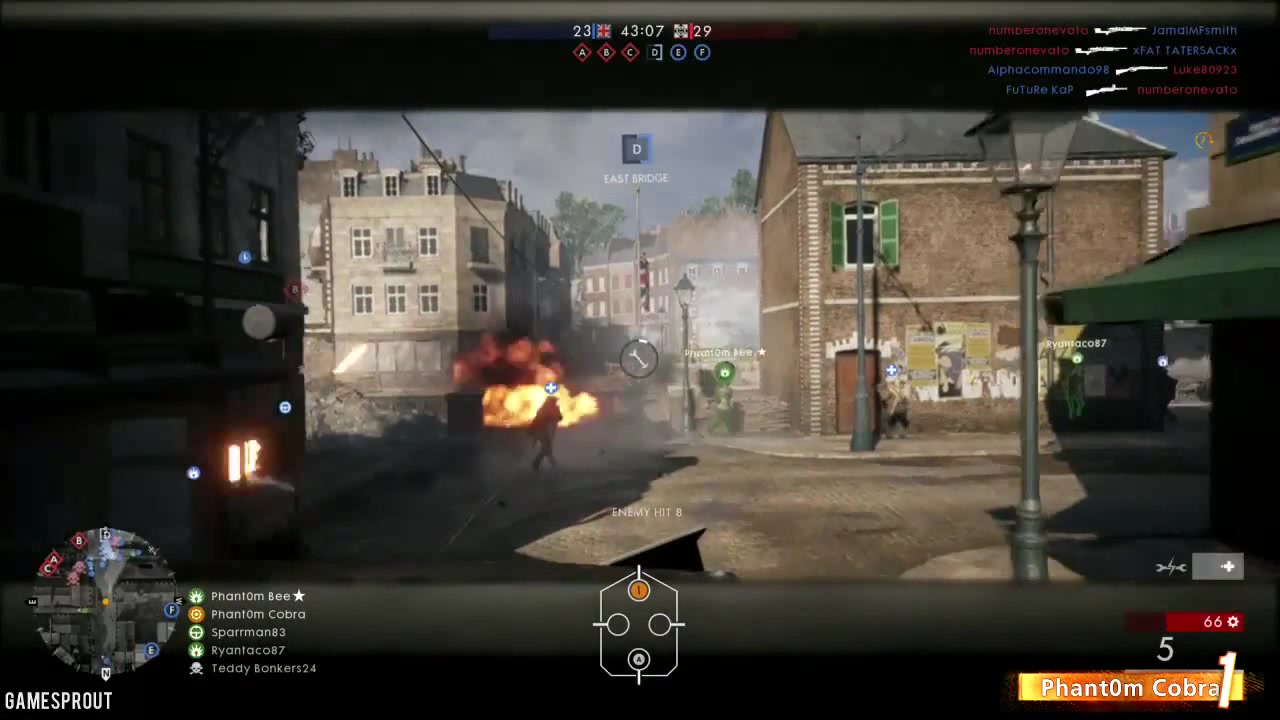Screen dimensions: 1280x720
Task: Select objective E flag in top bar
Action: (678, 52)
